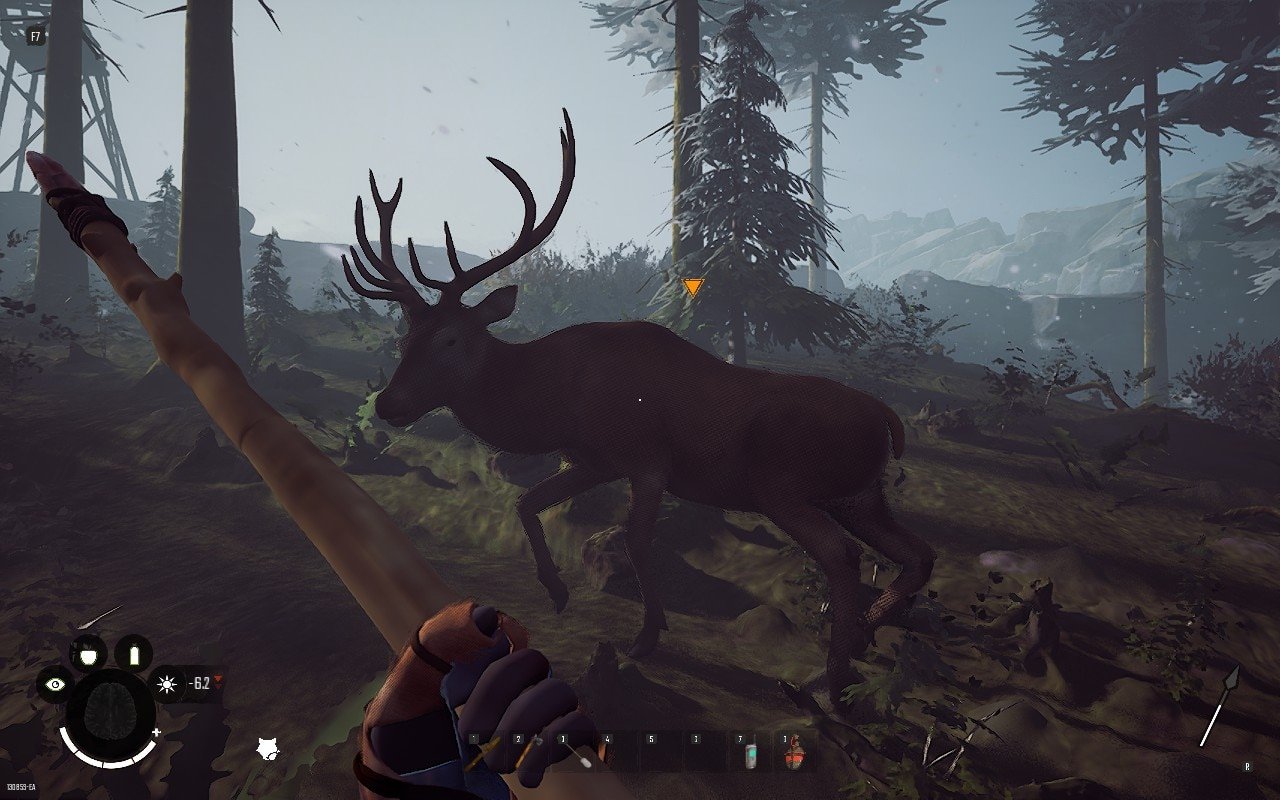Click the white wolf head icon

[267, 748]
